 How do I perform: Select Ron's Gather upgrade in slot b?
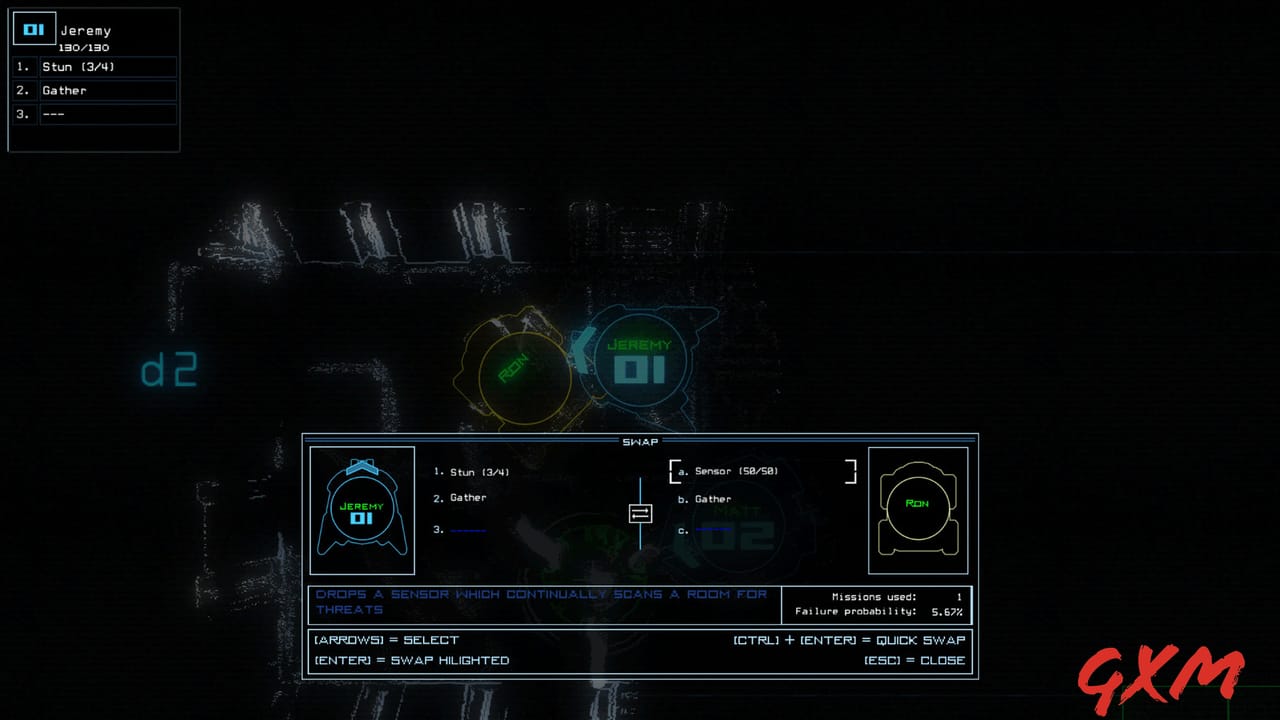[706, 498]
